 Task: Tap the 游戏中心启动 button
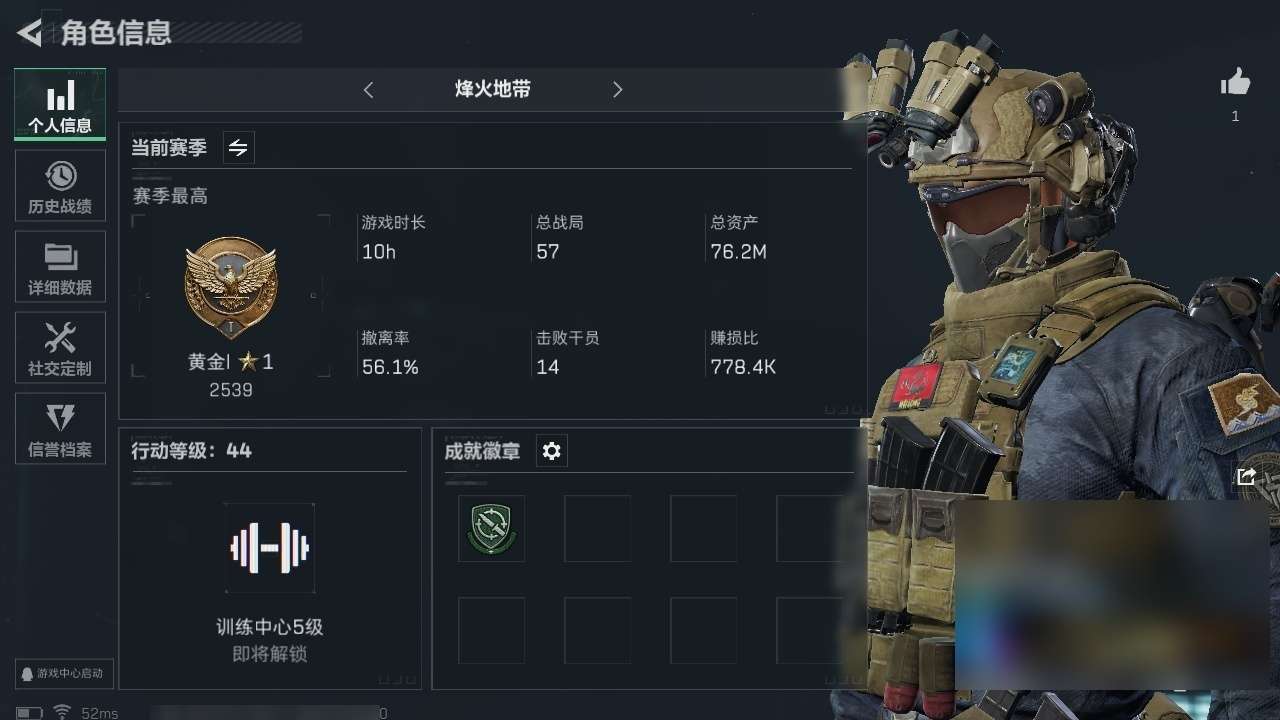(x=64, y=673)
